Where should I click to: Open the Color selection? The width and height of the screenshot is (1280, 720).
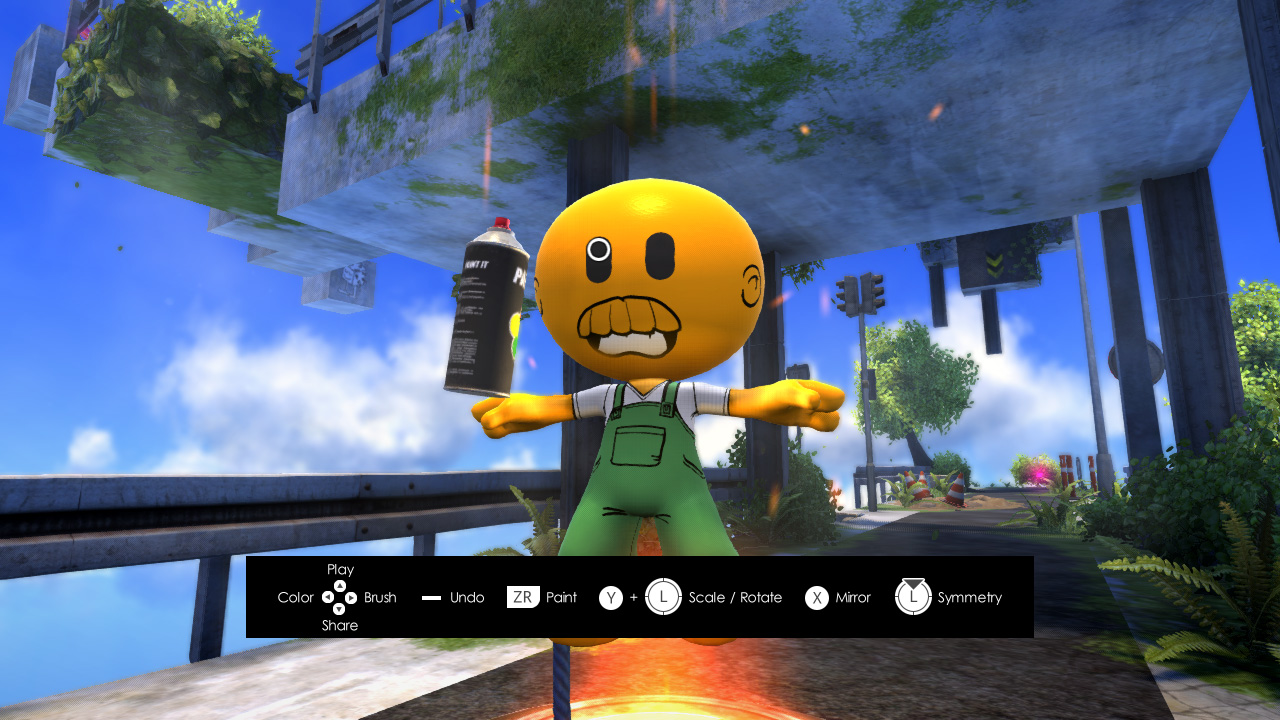coord(296,597)
